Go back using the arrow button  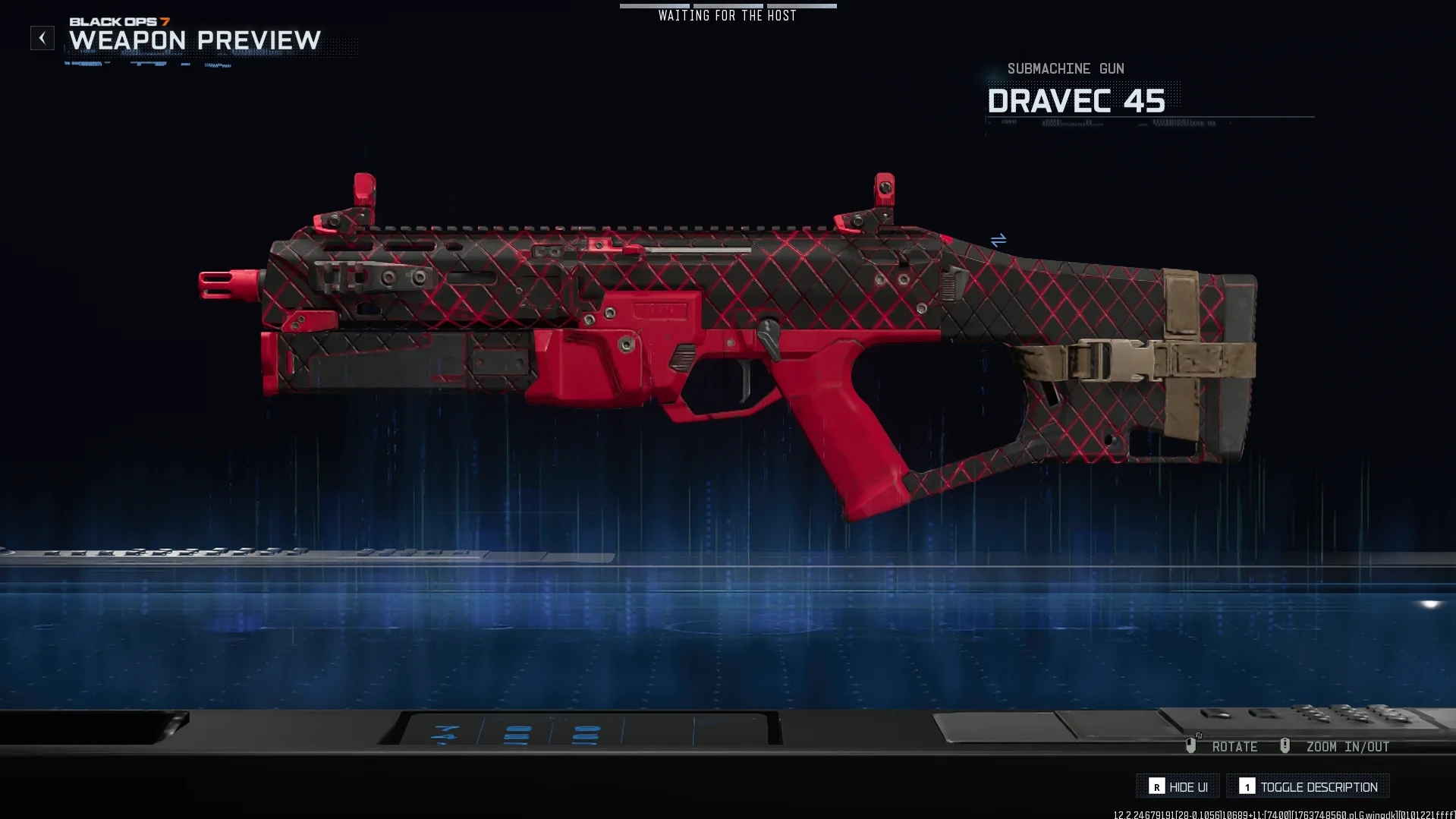(x=42, y=38)
